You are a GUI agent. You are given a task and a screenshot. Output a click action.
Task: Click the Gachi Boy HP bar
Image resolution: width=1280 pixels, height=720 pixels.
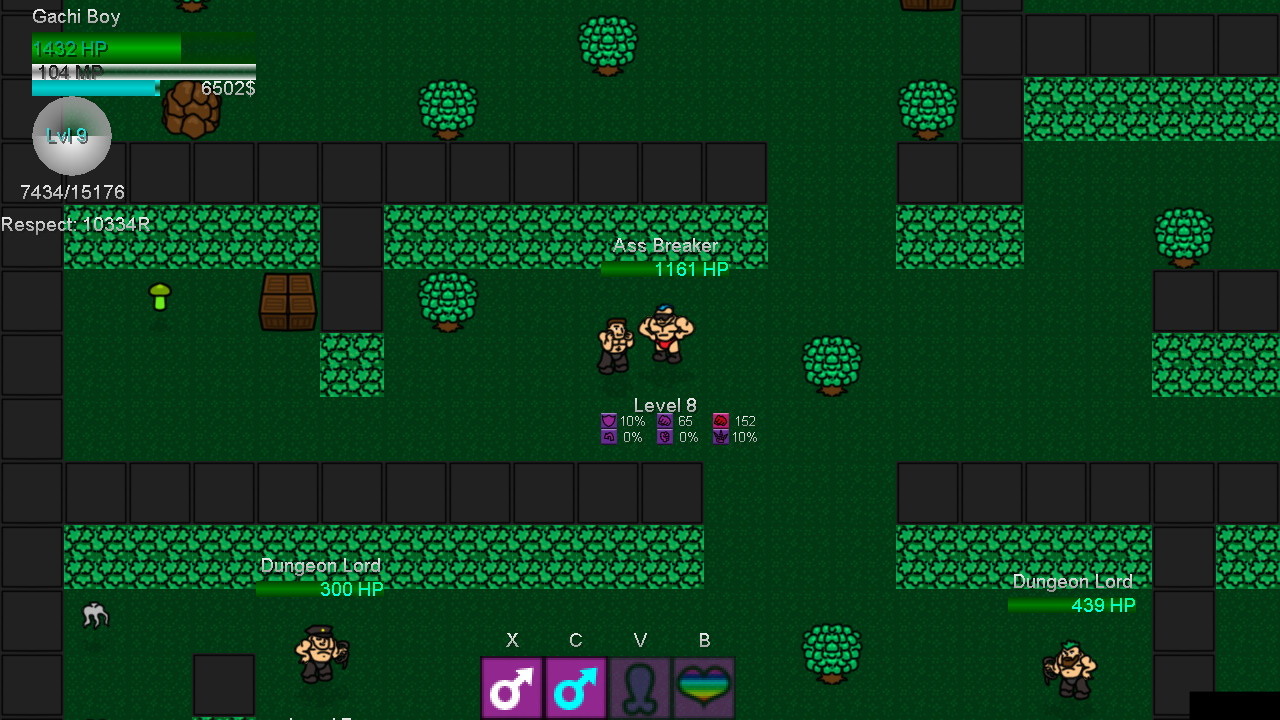pyautogui.click(x=105, y=47)
